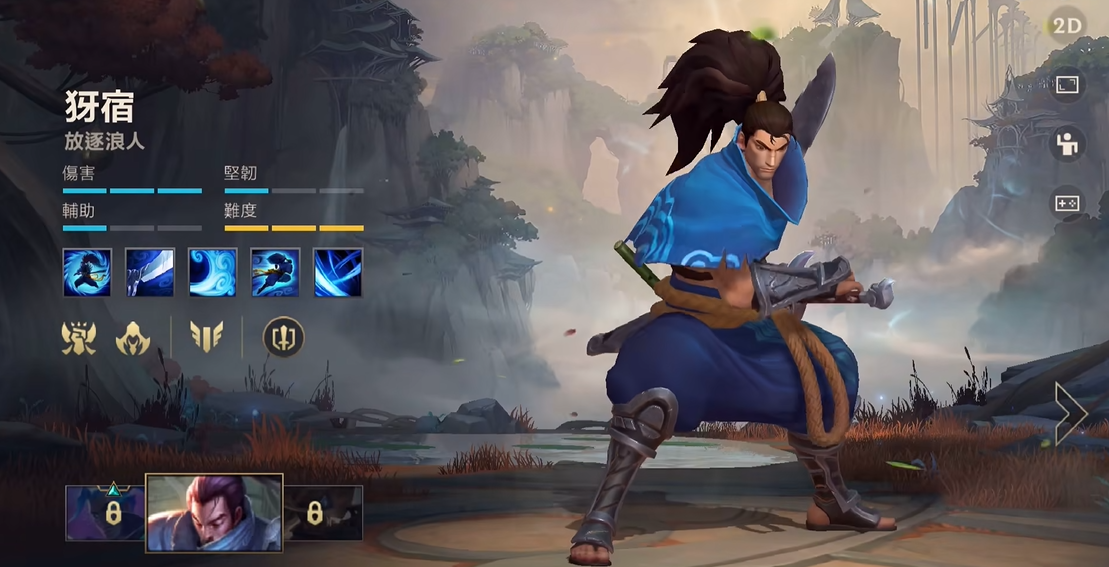This screenshot has height=567, width=1109.
Task: Select the Last Breath ultimate ability icon
Action: pos(338,273)
